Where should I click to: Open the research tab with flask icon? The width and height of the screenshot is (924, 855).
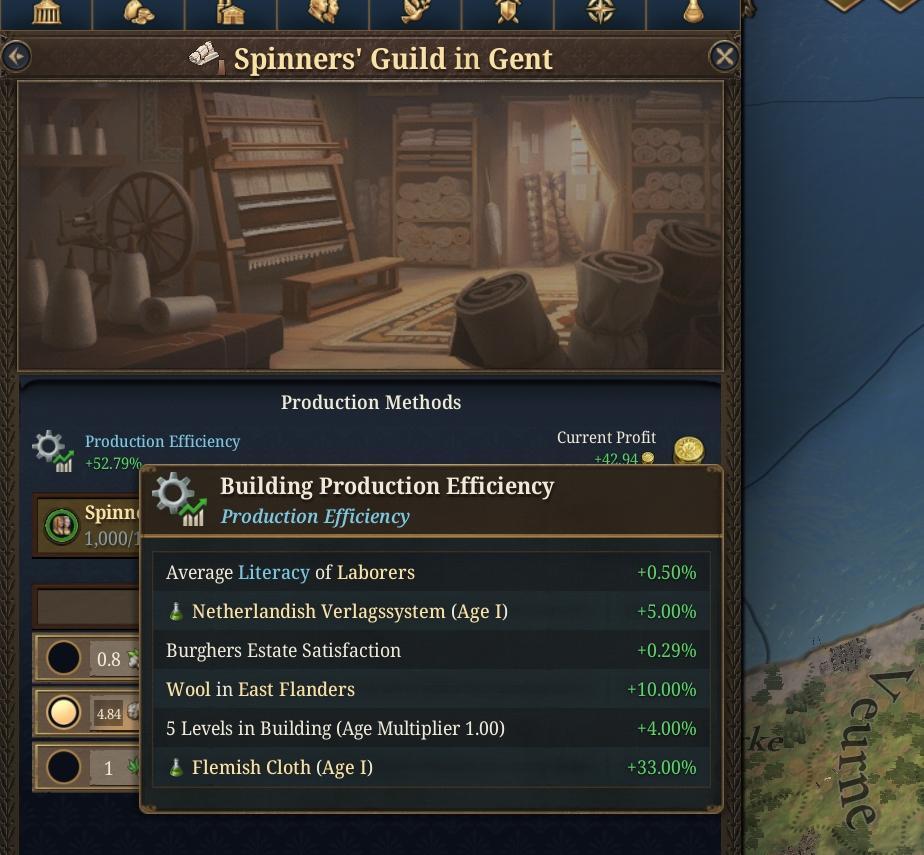tap(692, 12)
